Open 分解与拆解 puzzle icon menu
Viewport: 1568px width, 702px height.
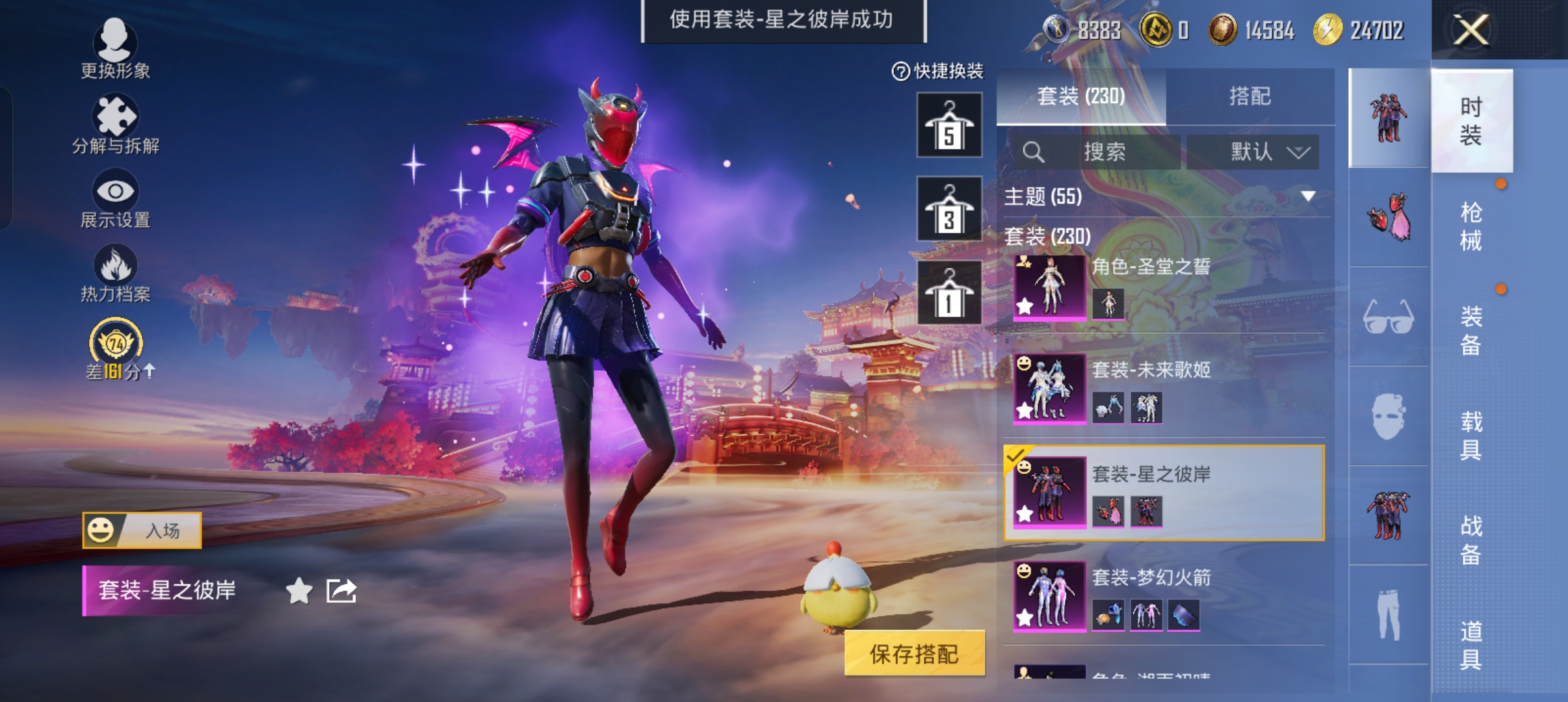click(115, 124)
